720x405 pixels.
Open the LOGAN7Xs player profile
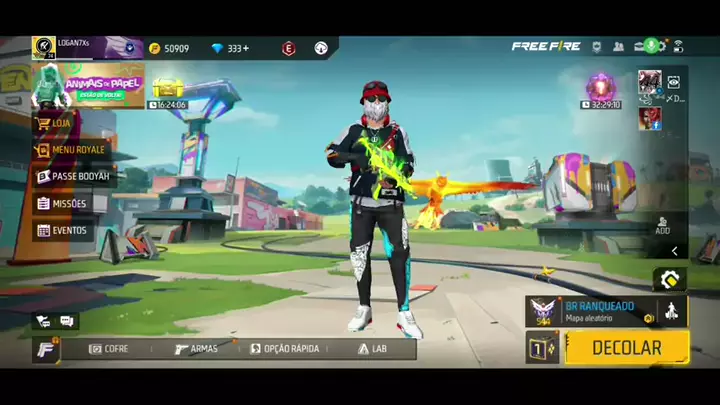point(75,47)
